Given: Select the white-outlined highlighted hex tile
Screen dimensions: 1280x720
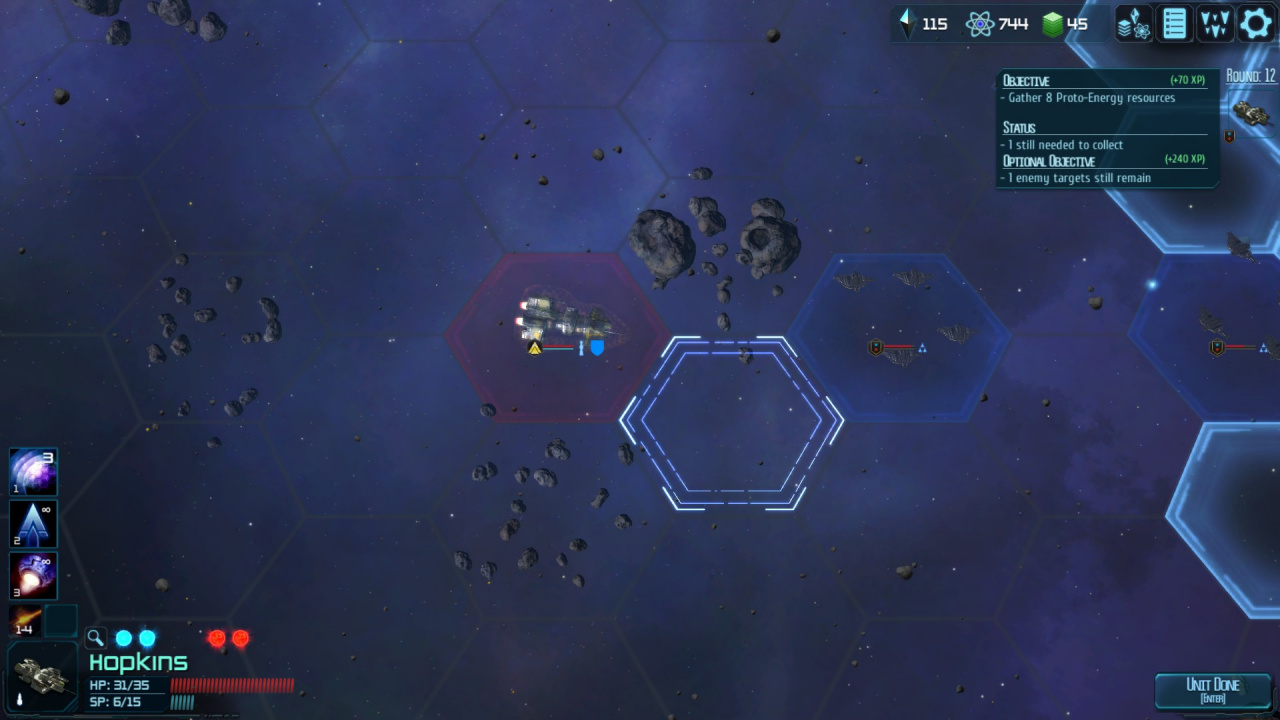Looking at the screenshot, I should click(731, 423).
